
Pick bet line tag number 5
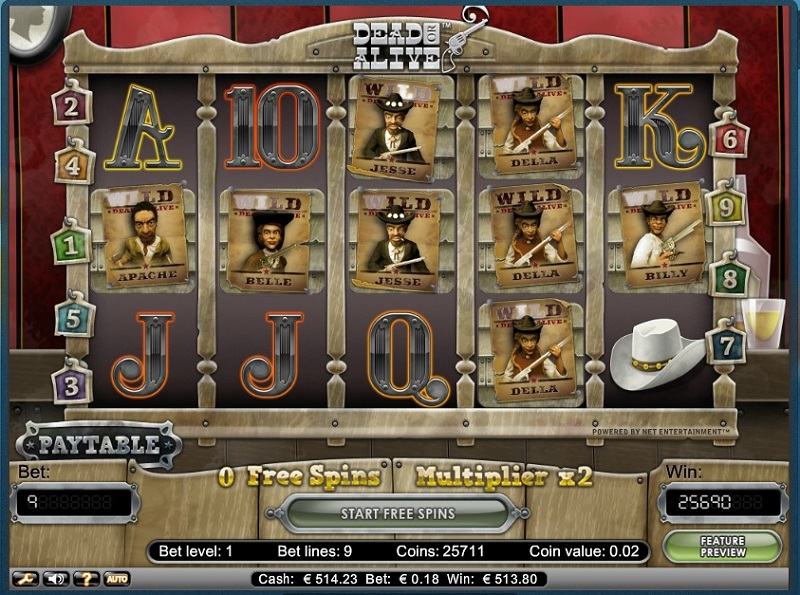click(74, 319)
